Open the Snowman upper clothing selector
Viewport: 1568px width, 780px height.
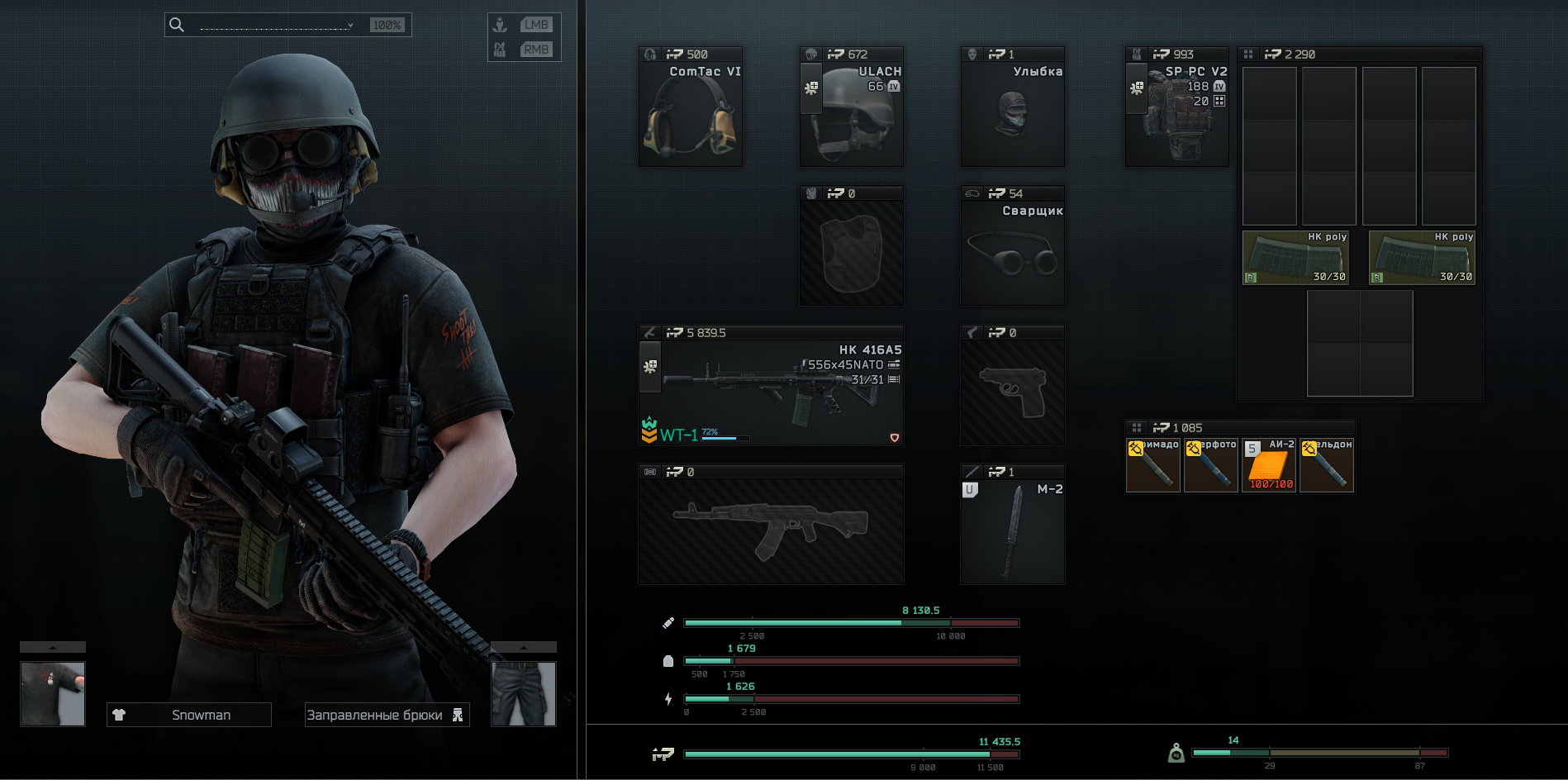[189, 715]
